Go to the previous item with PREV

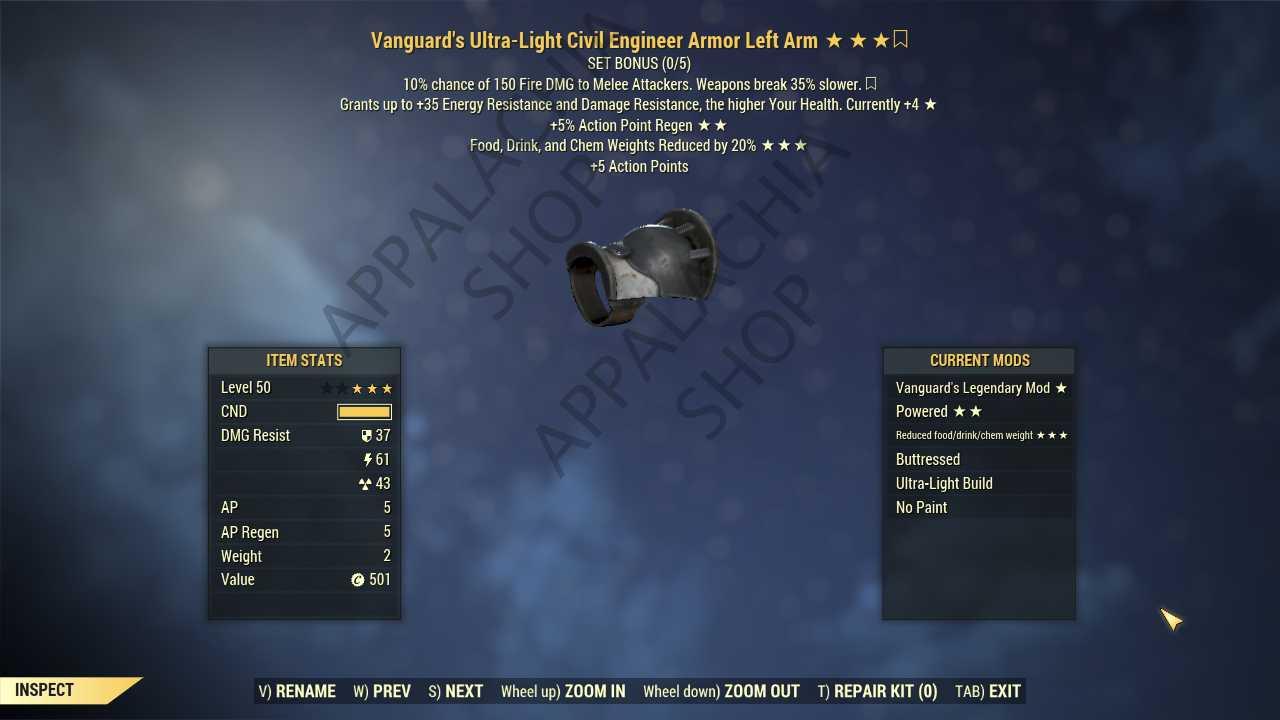pyautogui.click(x=382, y=691)
